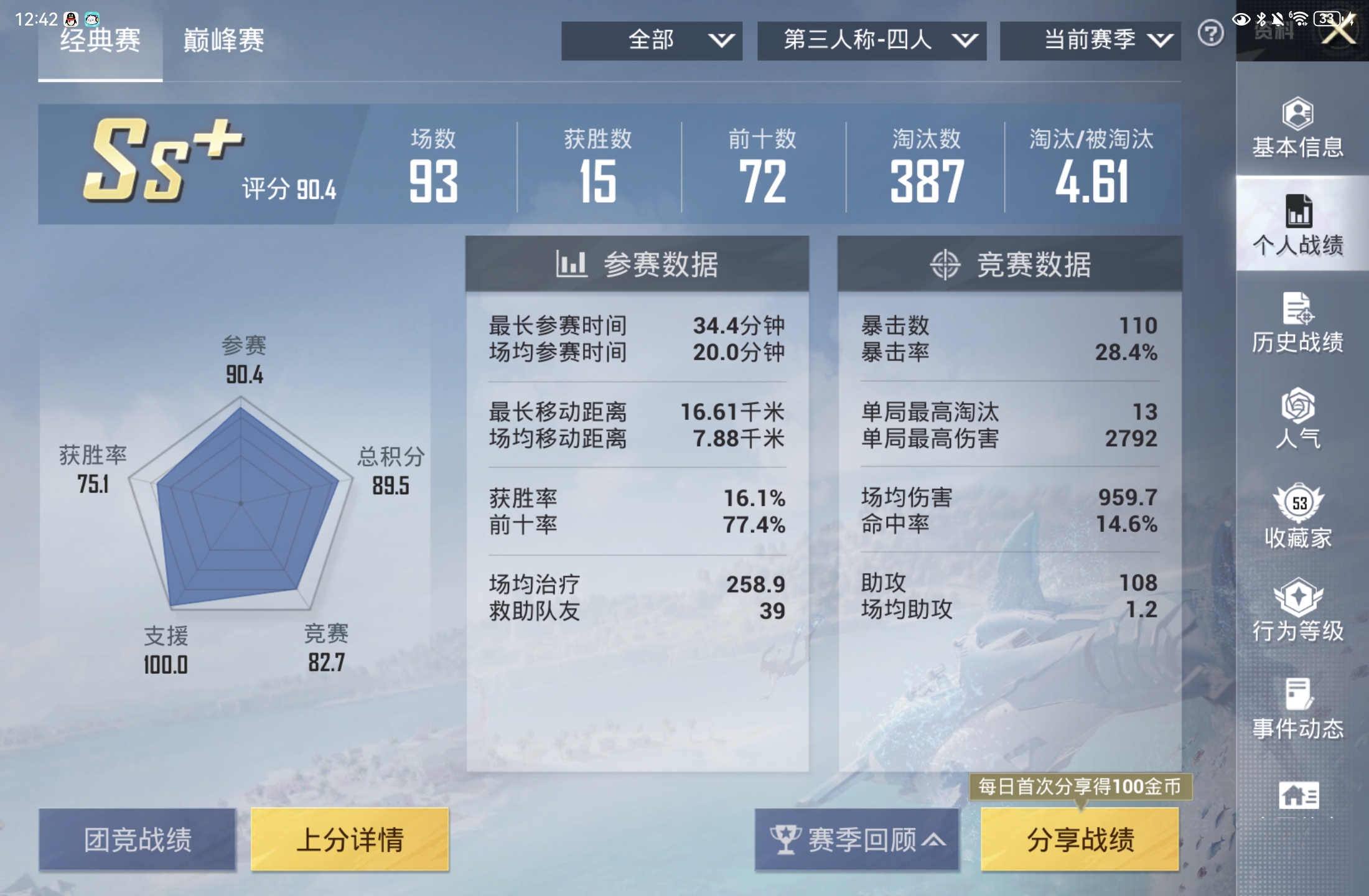
Task: Click the 团竞战绩 button
Action: pos(138,839)
